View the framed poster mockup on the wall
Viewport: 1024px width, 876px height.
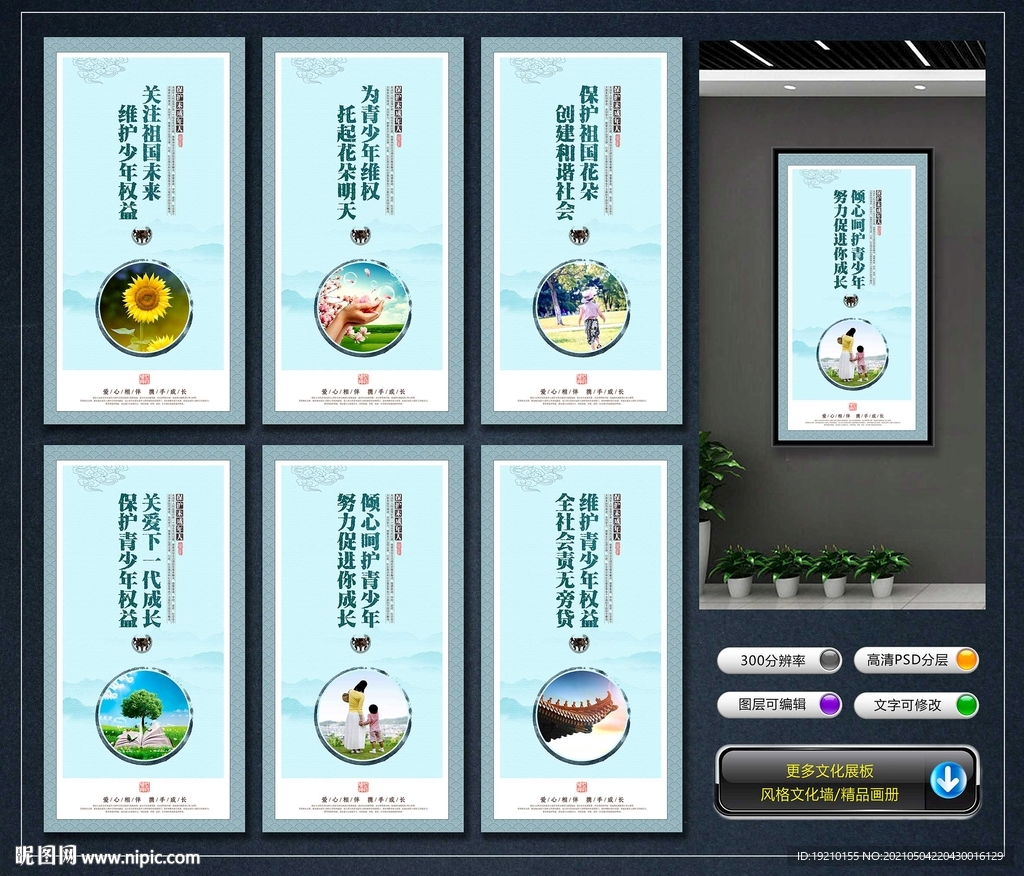[x=852, y=297]
